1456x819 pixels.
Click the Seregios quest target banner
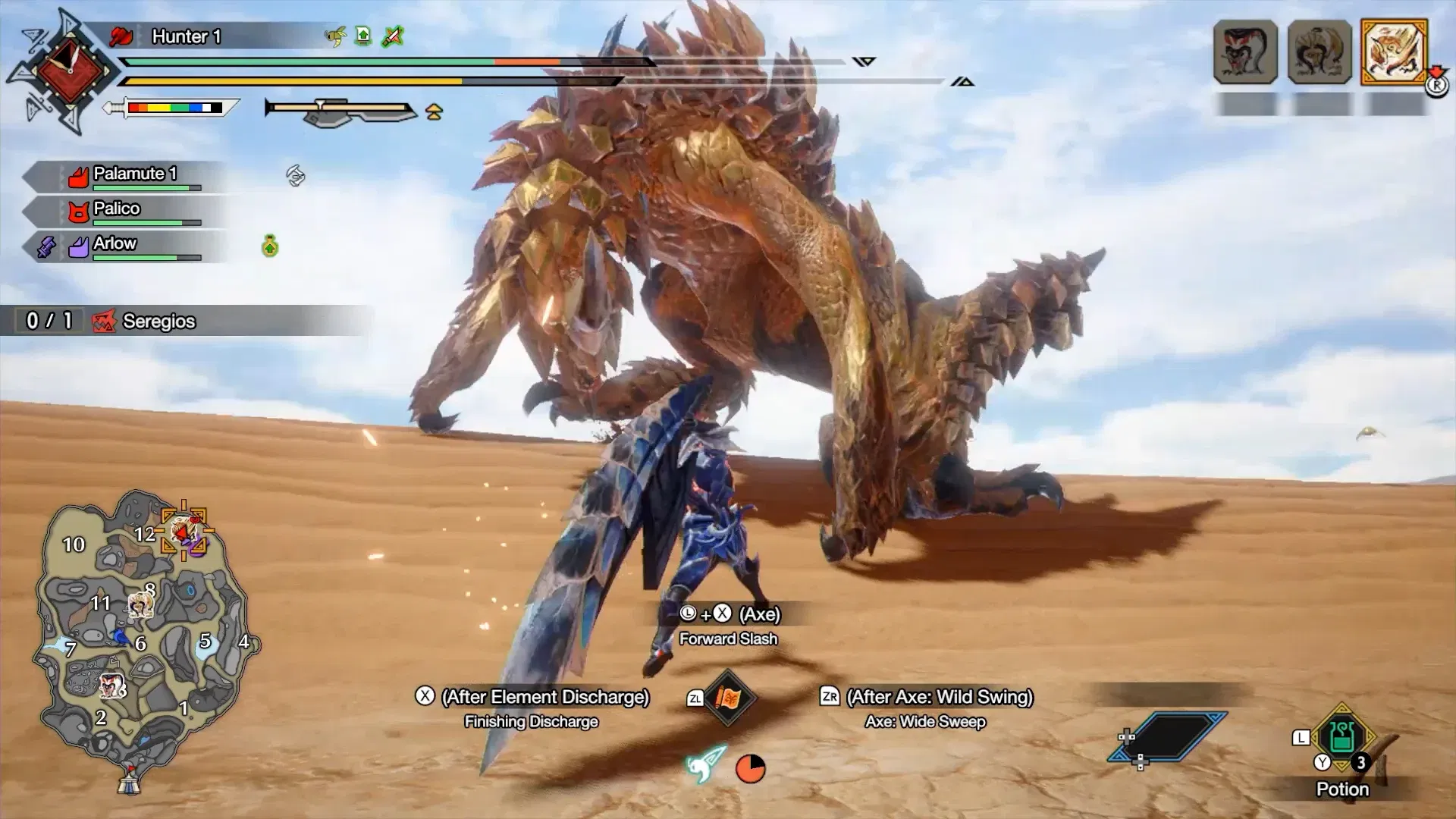[x=159, y=322]
